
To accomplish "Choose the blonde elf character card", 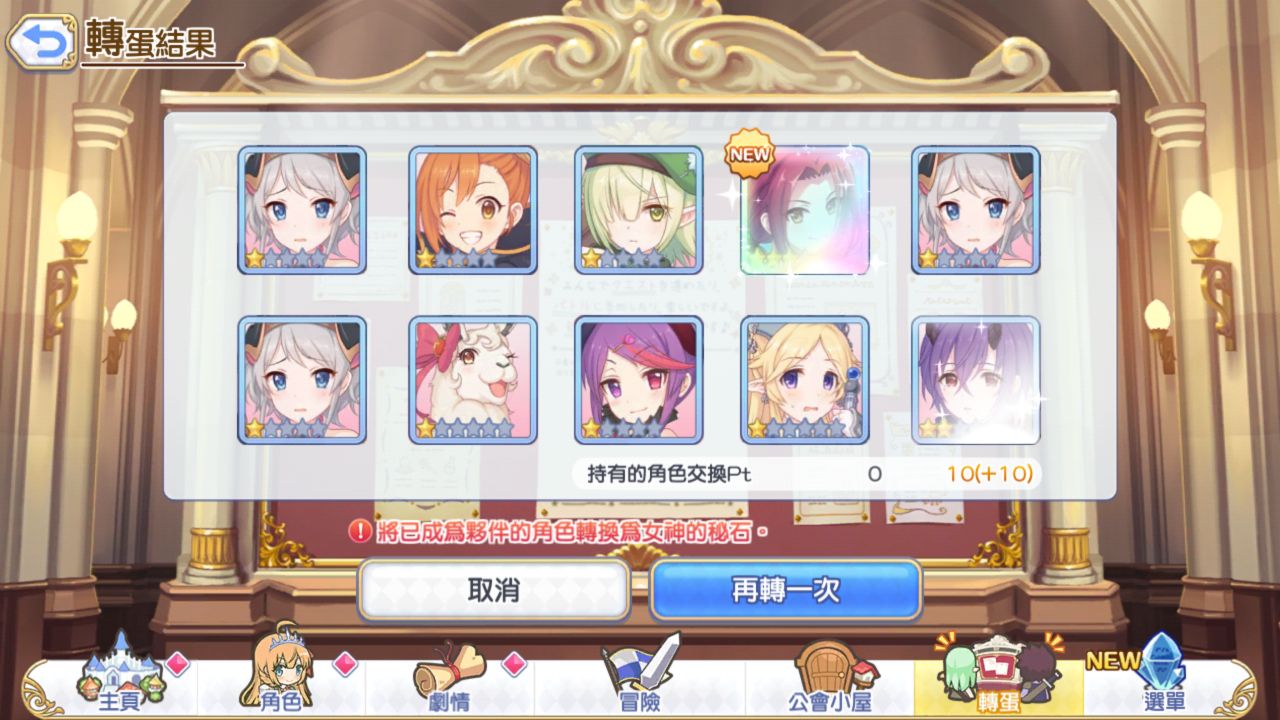I will click(x=804, y=380).
